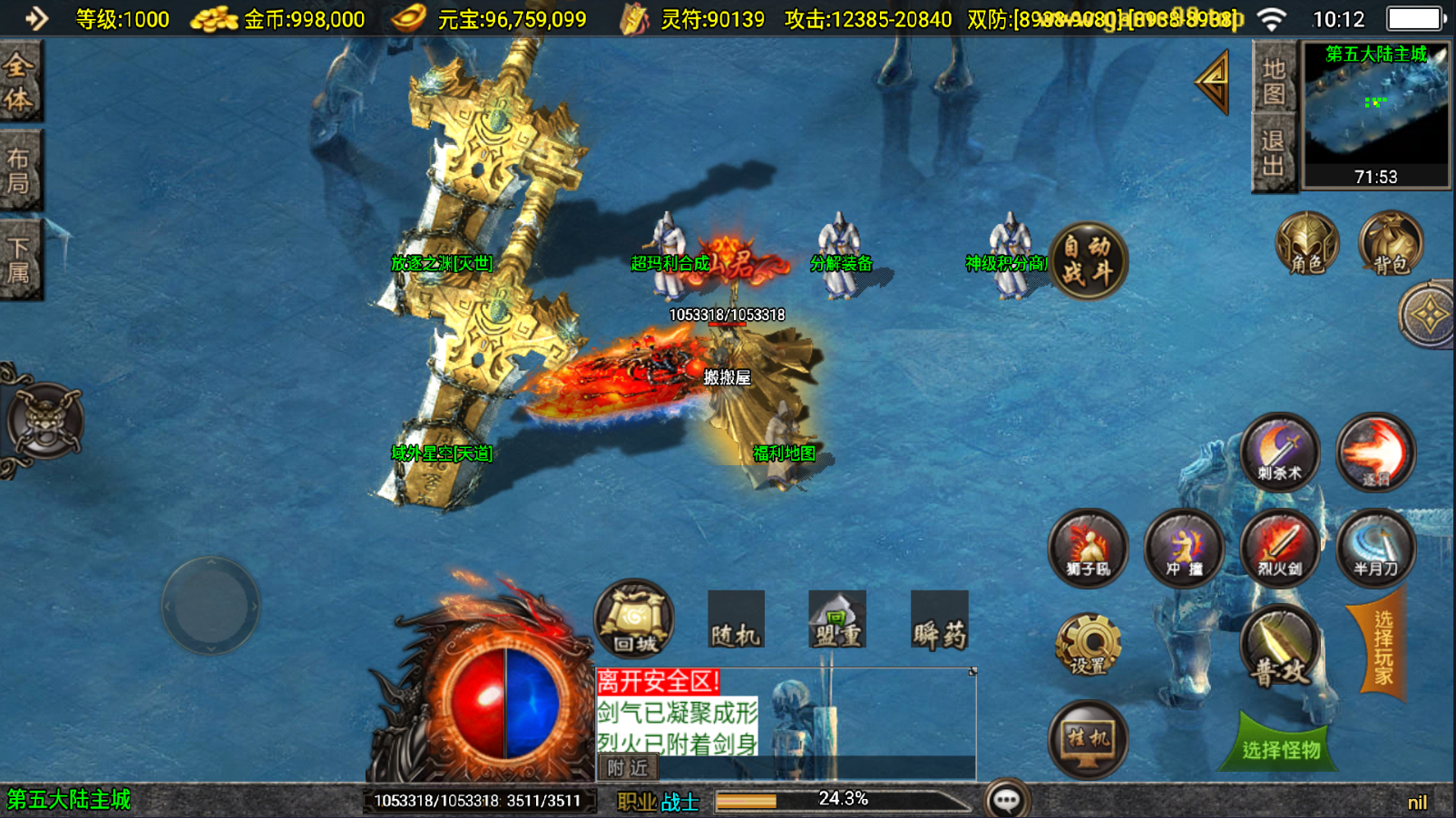
Task: Activate the 冲撞 charge skill
Action: point(1183,549)
